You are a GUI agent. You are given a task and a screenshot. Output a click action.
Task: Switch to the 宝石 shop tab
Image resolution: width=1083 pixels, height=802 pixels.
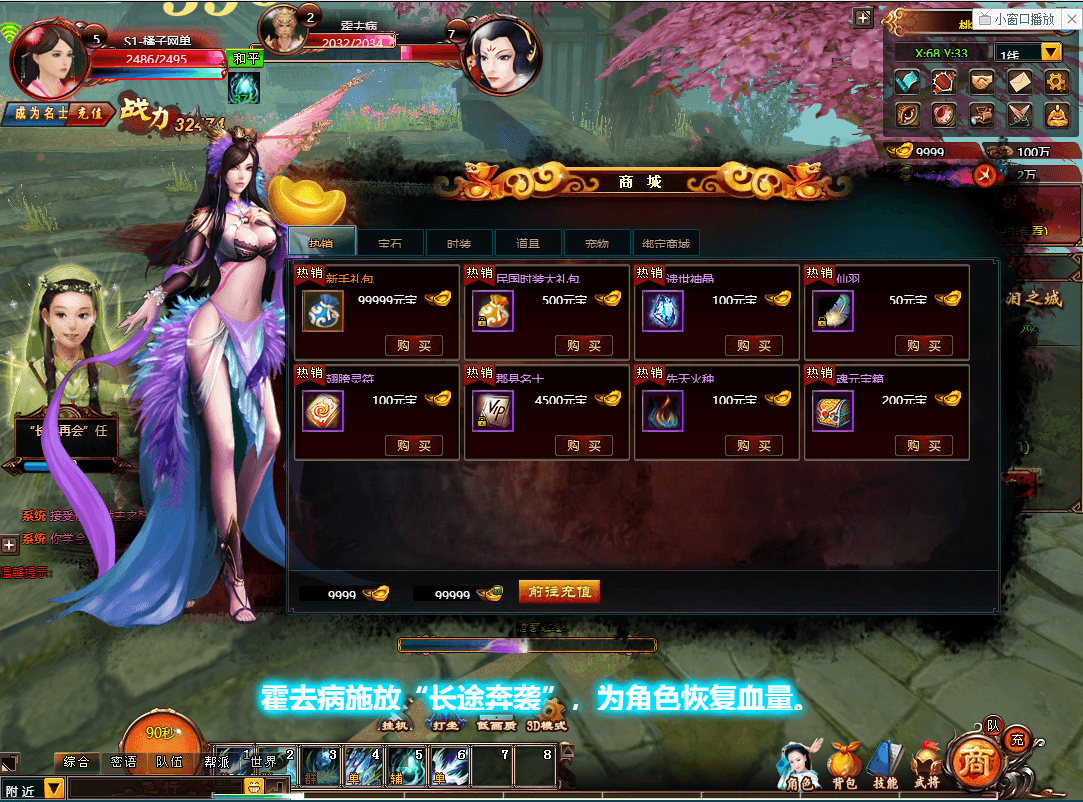[390, 243]
